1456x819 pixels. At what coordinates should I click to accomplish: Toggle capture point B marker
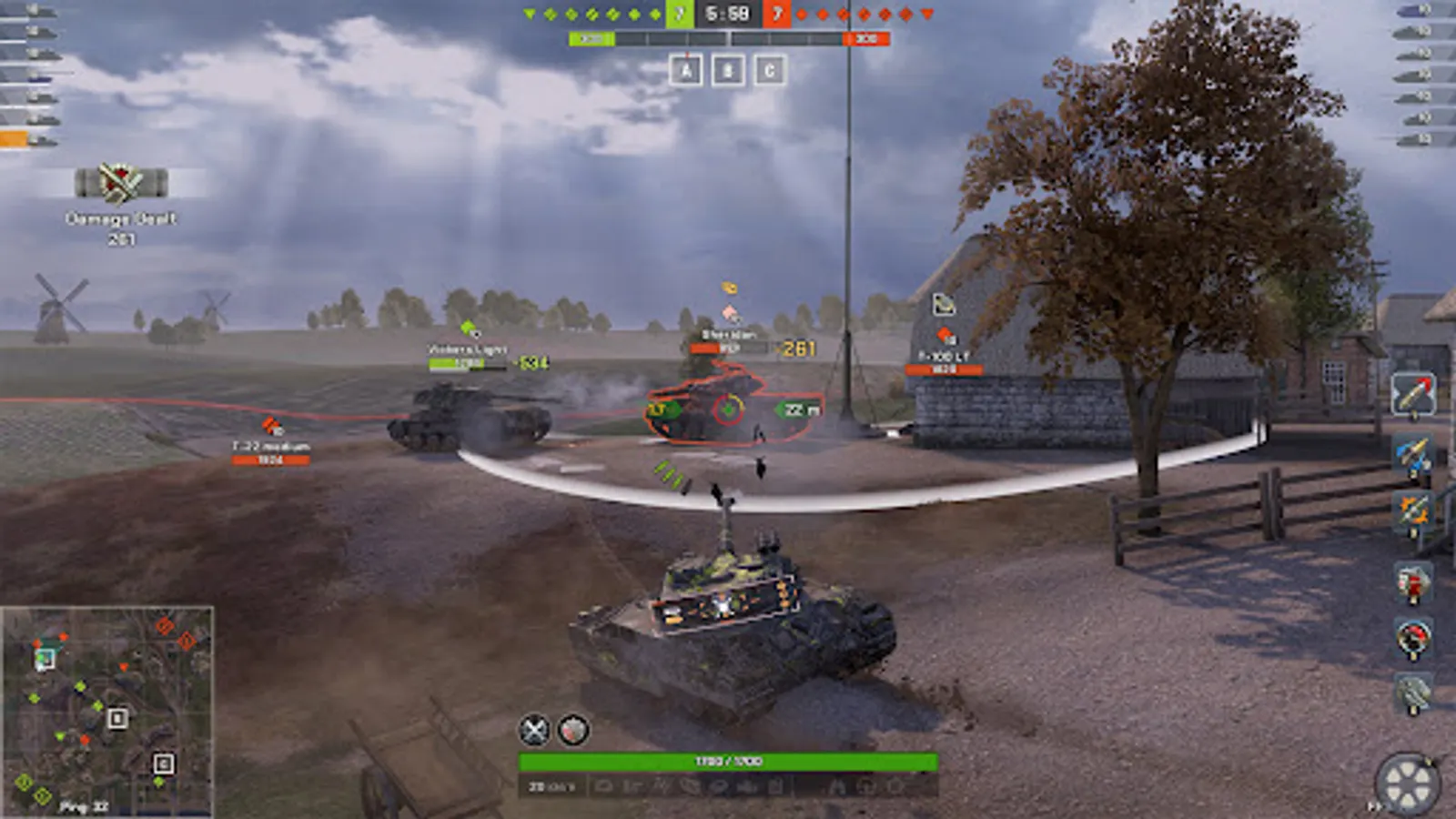point(729,69)
